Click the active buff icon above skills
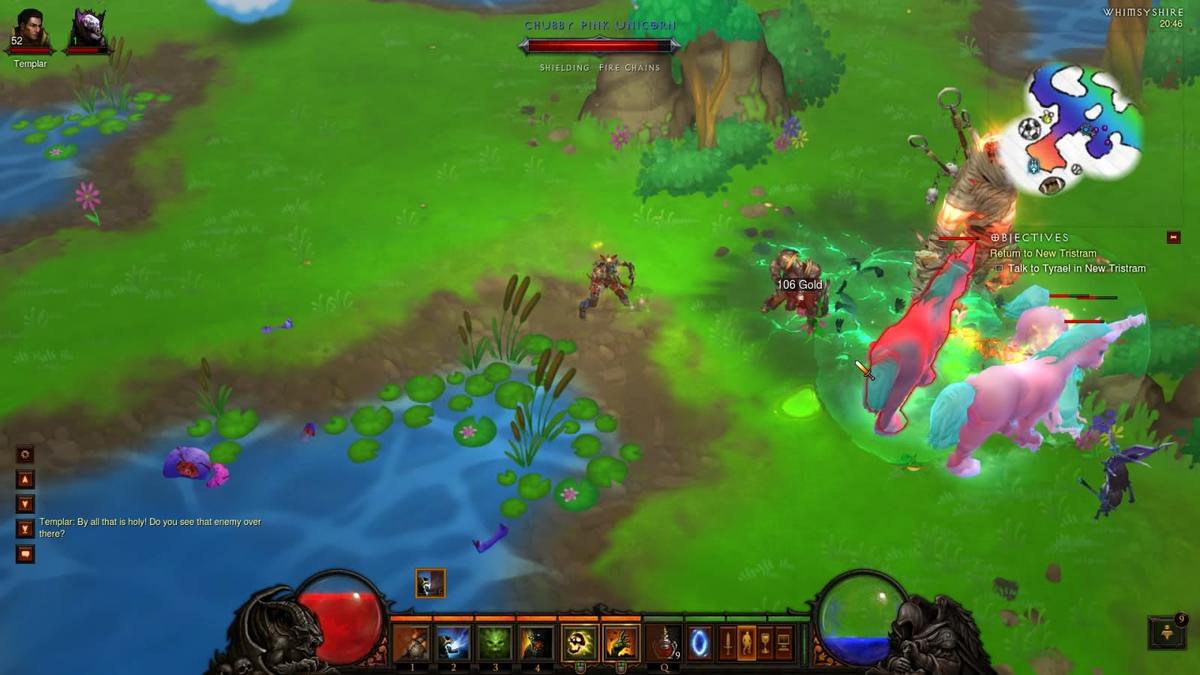 pos(431,583)
